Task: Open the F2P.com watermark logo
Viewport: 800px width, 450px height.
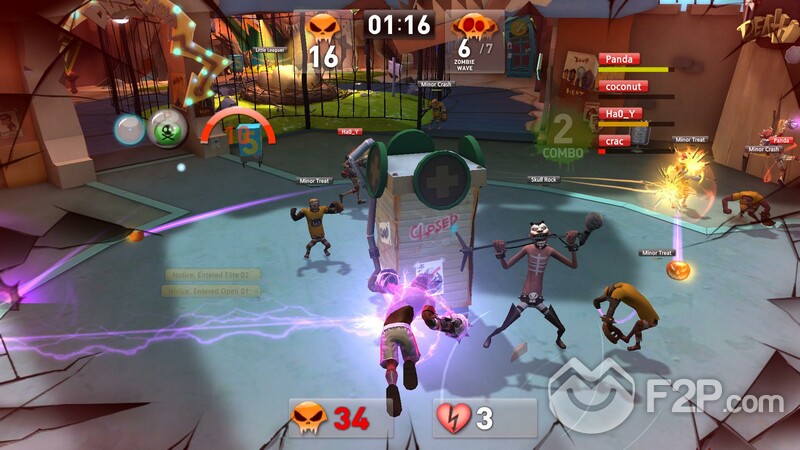Action: pyautogui.click(x=665, y=400)
